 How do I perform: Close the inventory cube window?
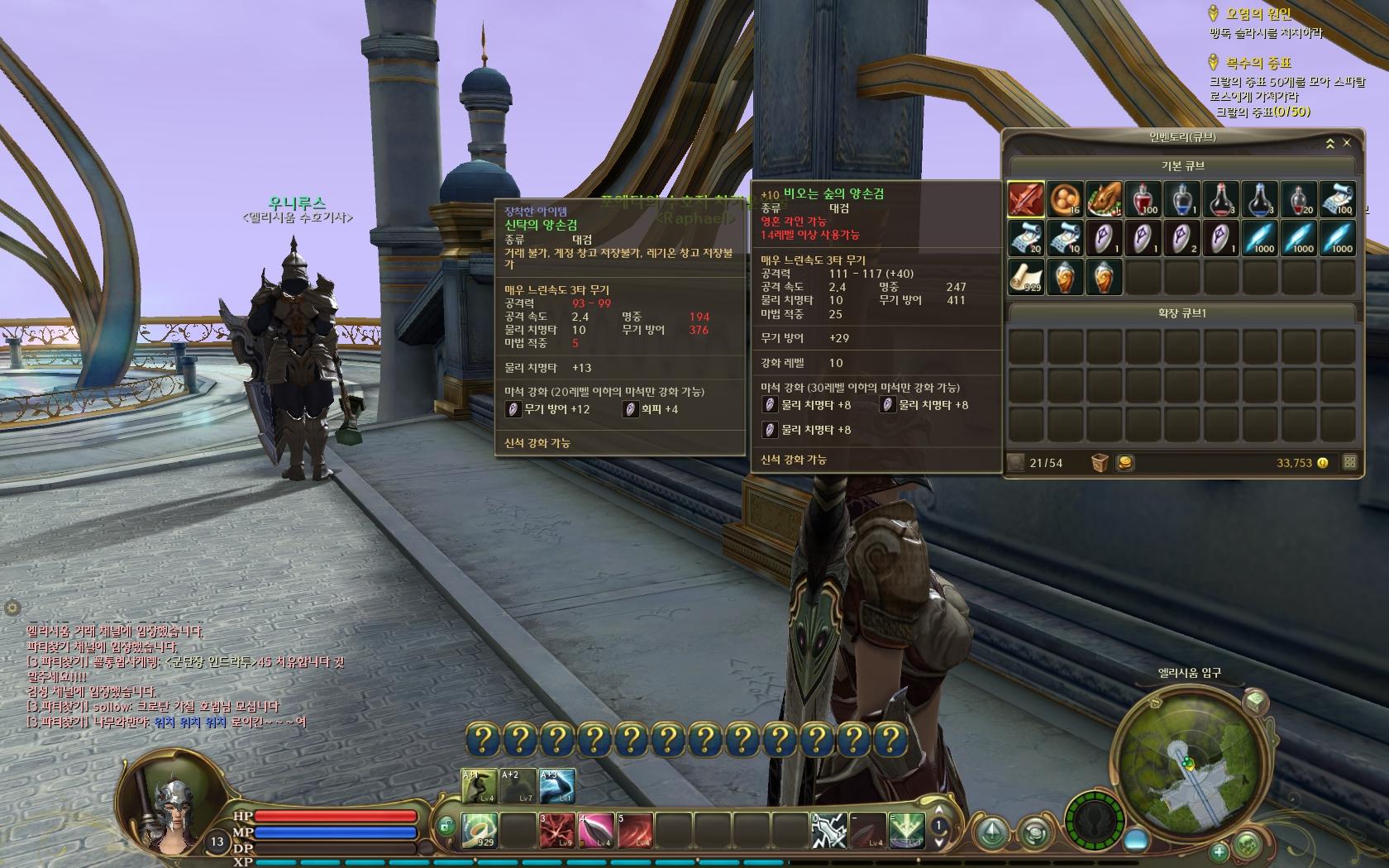(x=1347, y=143)
